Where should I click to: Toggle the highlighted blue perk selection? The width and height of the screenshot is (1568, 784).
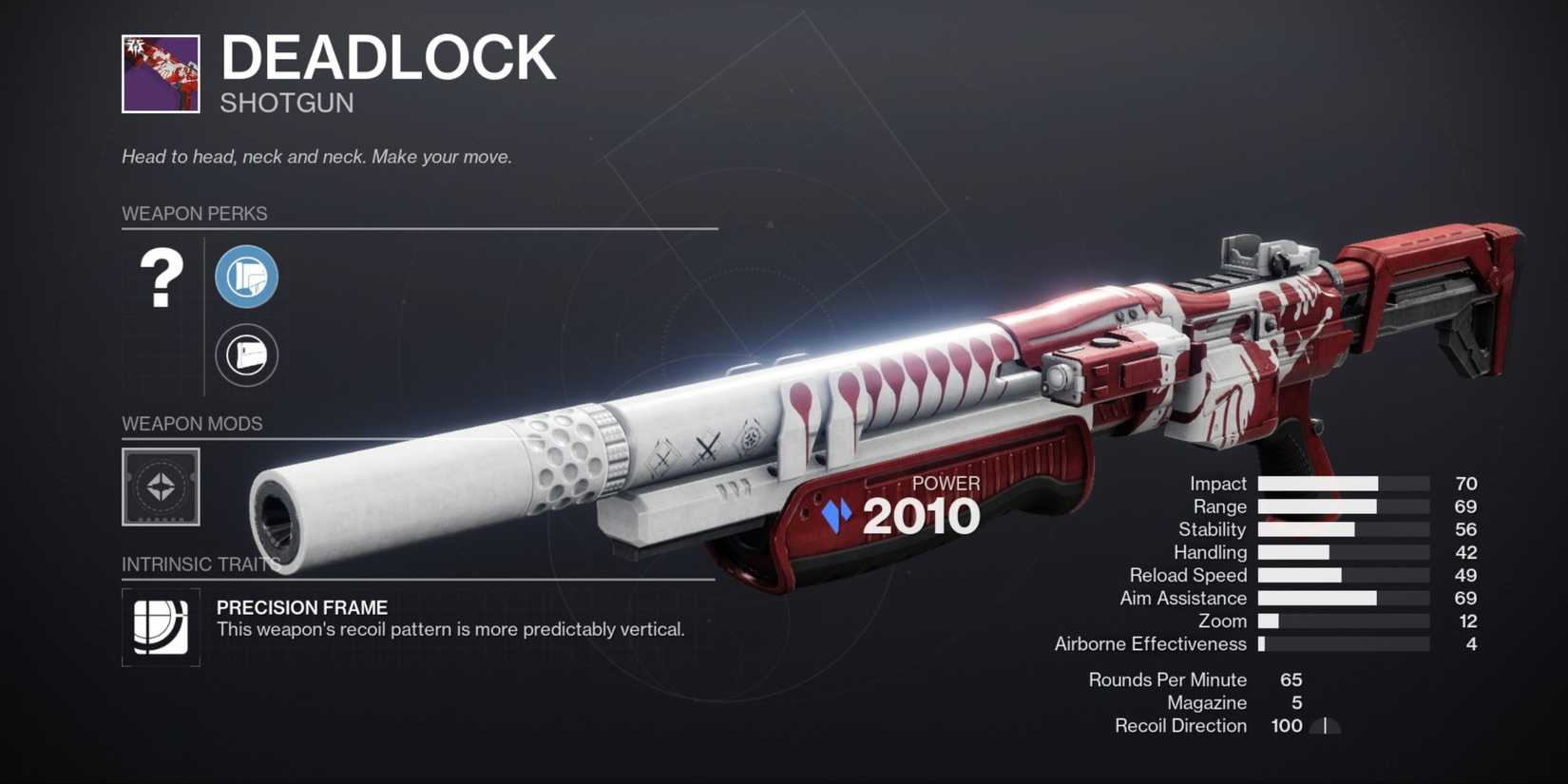click(x=246, y=277)
